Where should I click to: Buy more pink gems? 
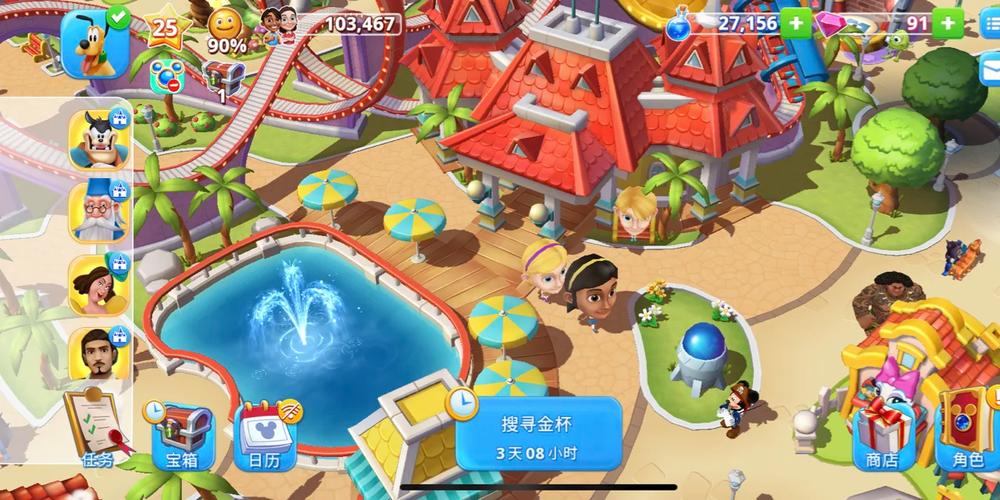(948, 23)
